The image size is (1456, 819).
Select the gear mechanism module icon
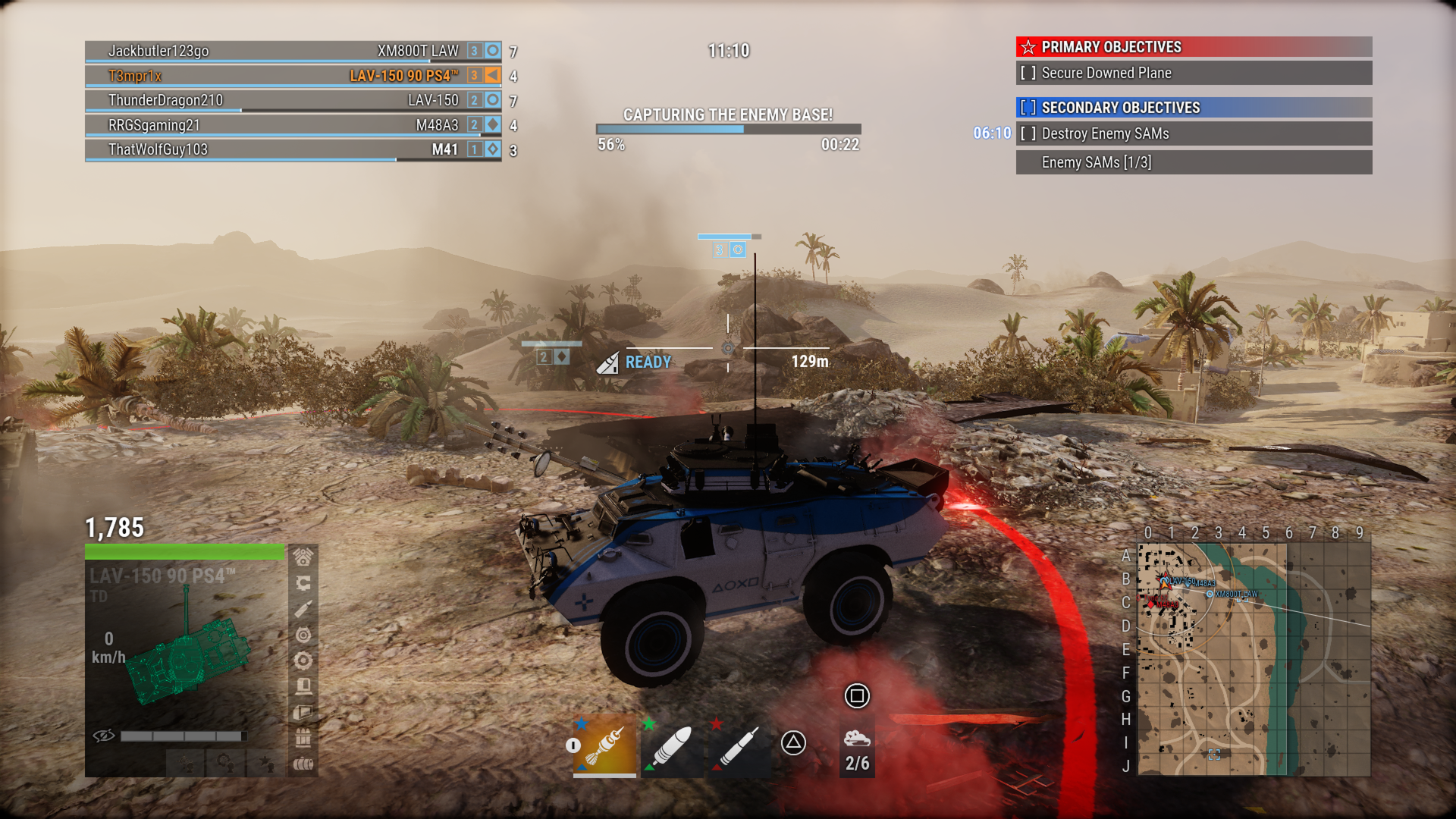302,660
